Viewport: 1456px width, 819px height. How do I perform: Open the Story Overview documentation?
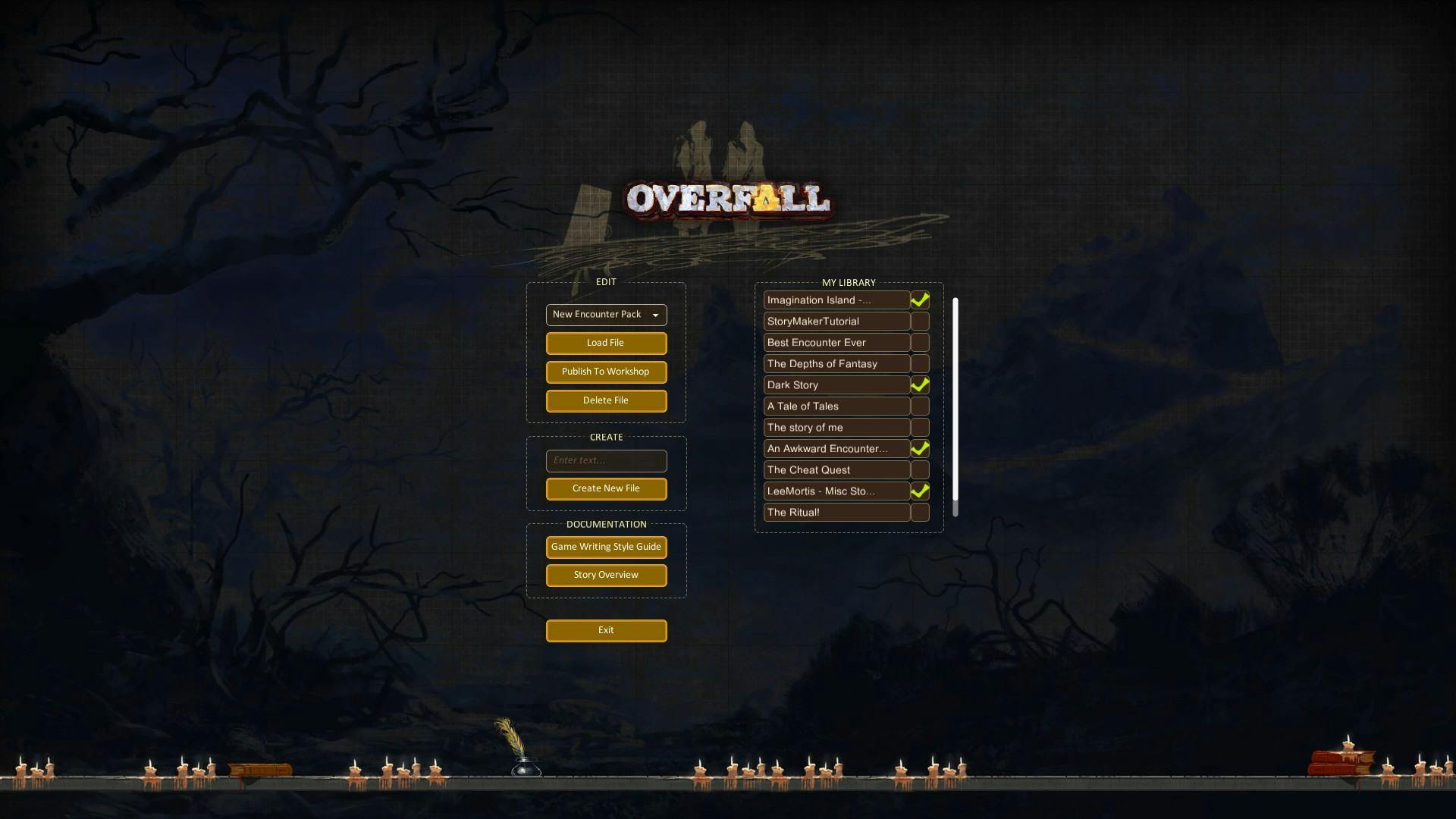605,575
